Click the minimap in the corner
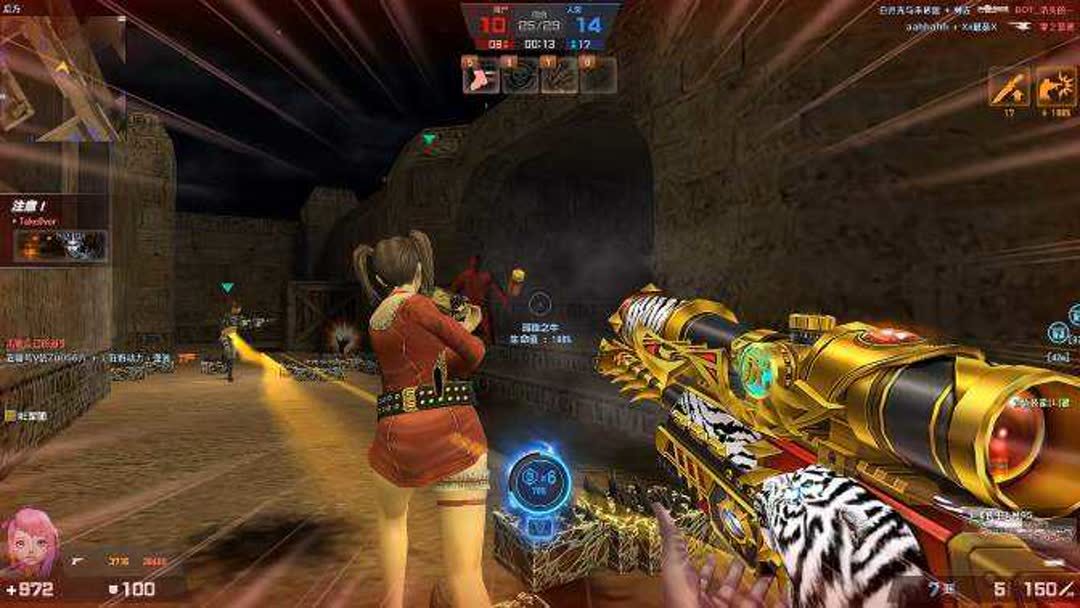The image size is (1080, 608). pyautogui.click(x=62, y=75)
